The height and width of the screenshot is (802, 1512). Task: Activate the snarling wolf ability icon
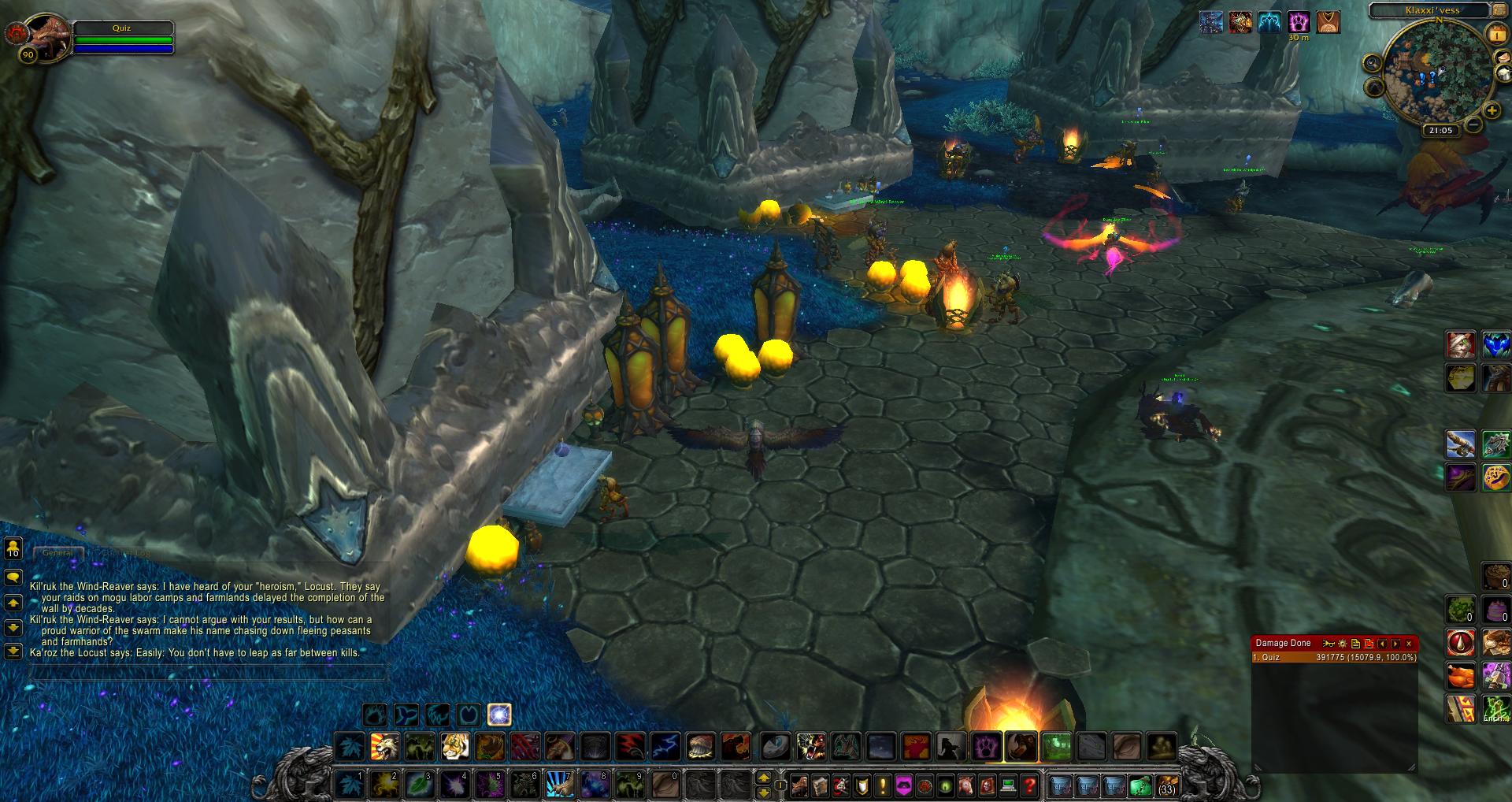(810, 745)
